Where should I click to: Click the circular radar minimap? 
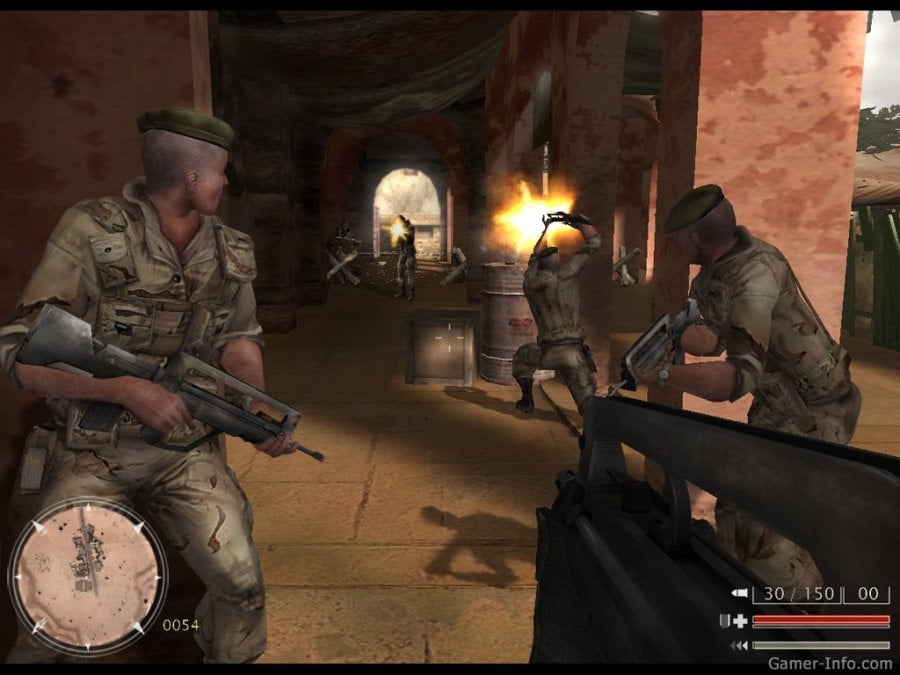86,575
